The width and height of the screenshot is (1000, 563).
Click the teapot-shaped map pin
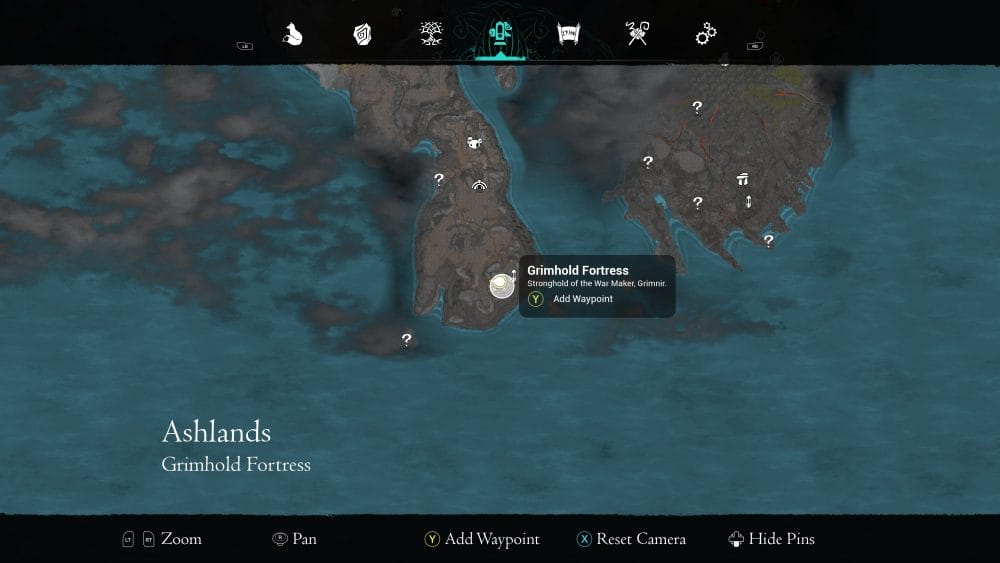(475, 144)
